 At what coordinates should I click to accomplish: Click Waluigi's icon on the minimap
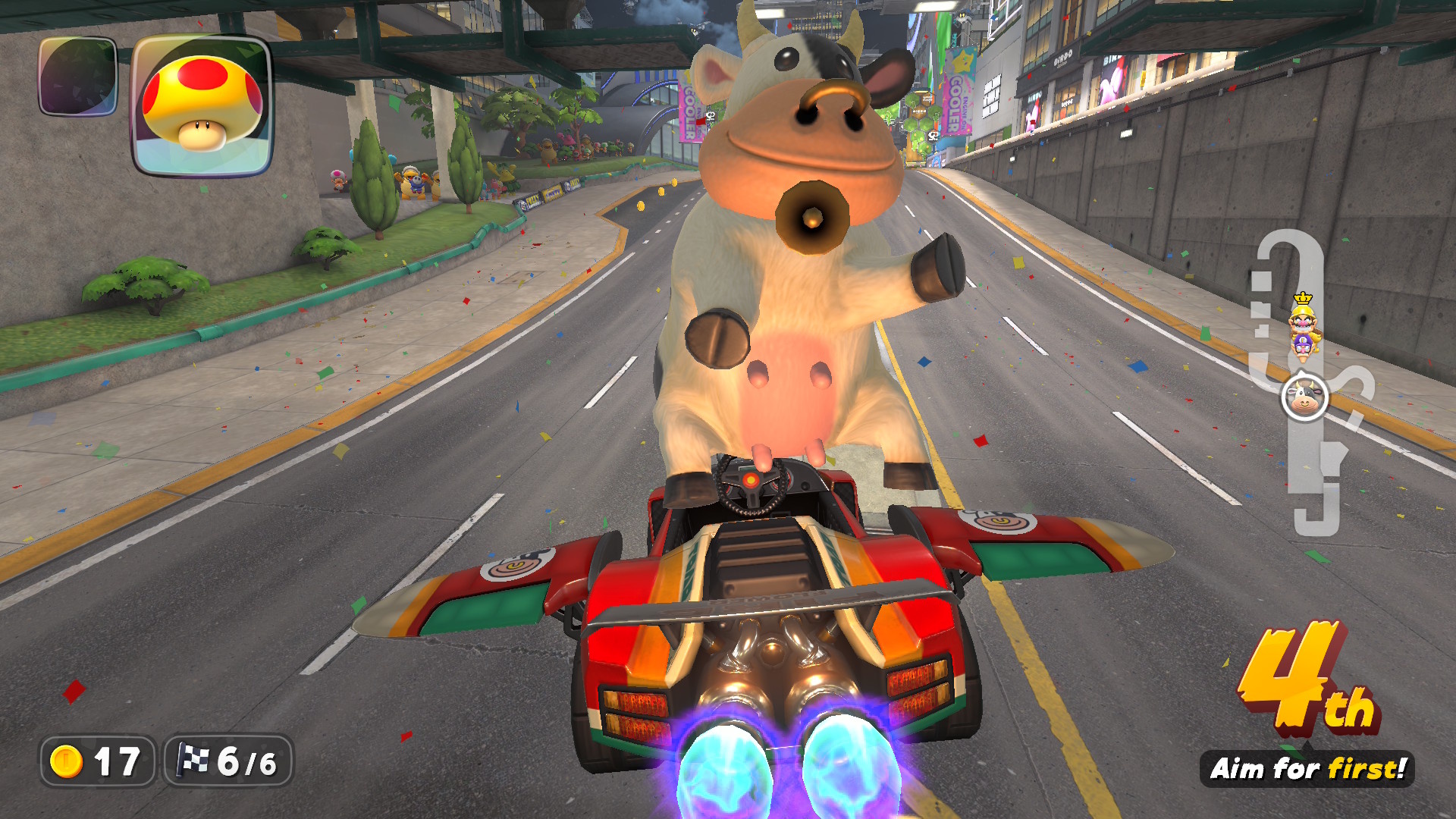[1302, 350]
